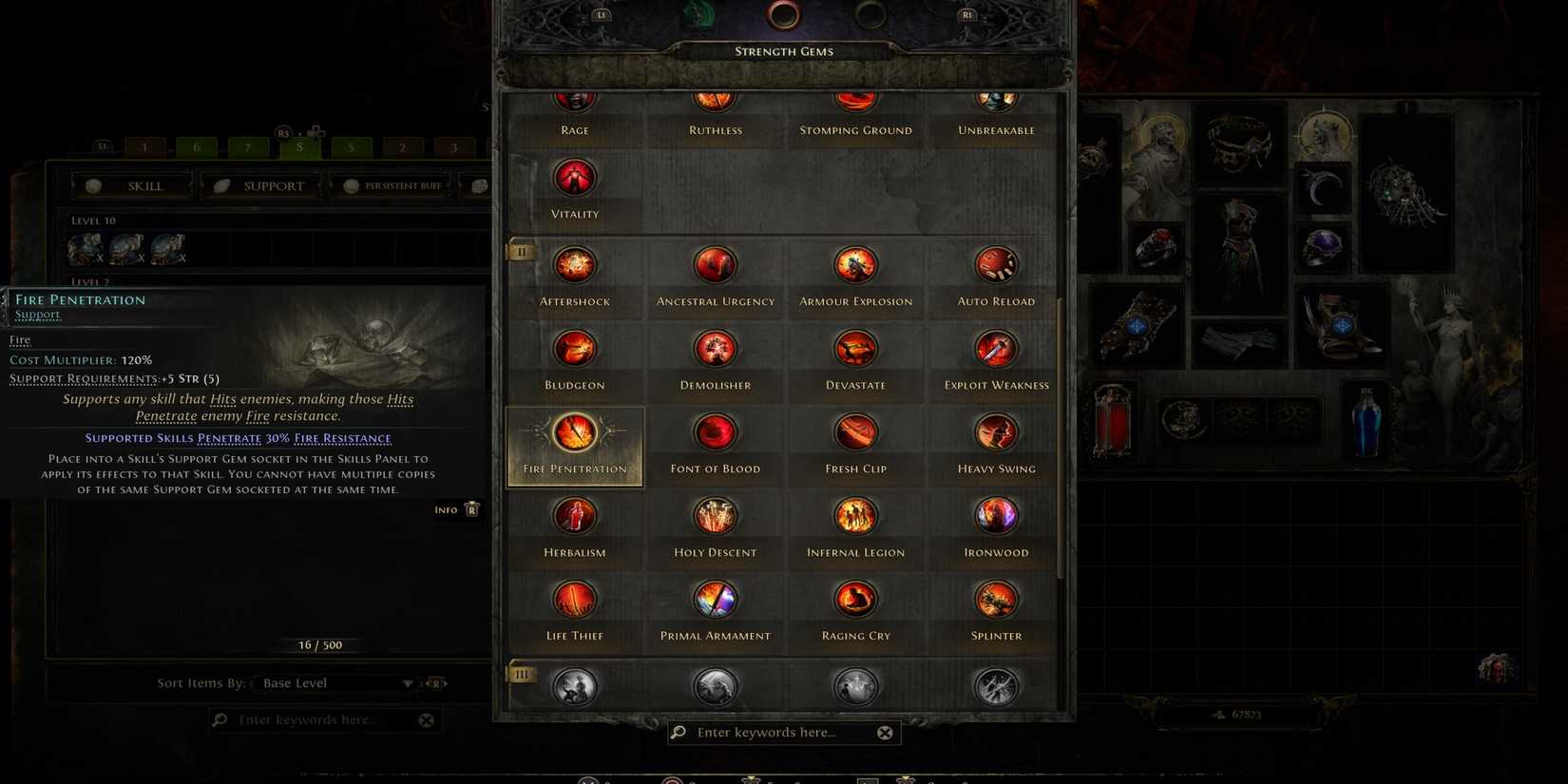Collapse the section III gem category
Viewport: 1568px width, 784px height.
pyautogui.click(x=521, y=674)
